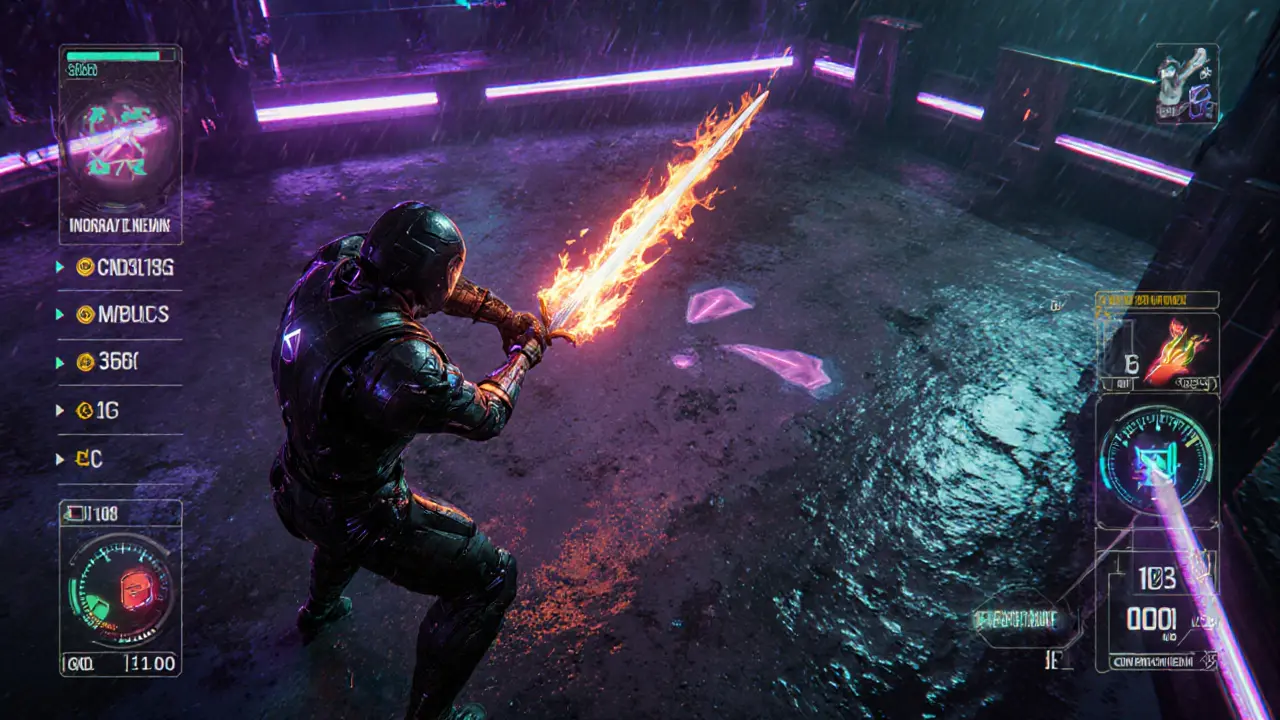Select the CND3L18G list entry
The height and width of the screenshot is (720, 1280).
point(124,267)
